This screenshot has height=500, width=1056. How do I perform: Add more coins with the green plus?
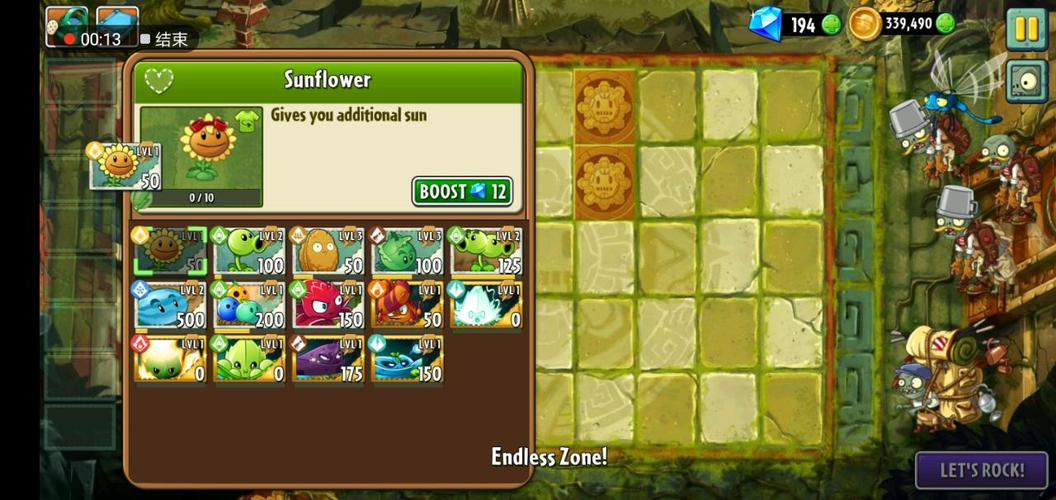(x=945, y=24)
